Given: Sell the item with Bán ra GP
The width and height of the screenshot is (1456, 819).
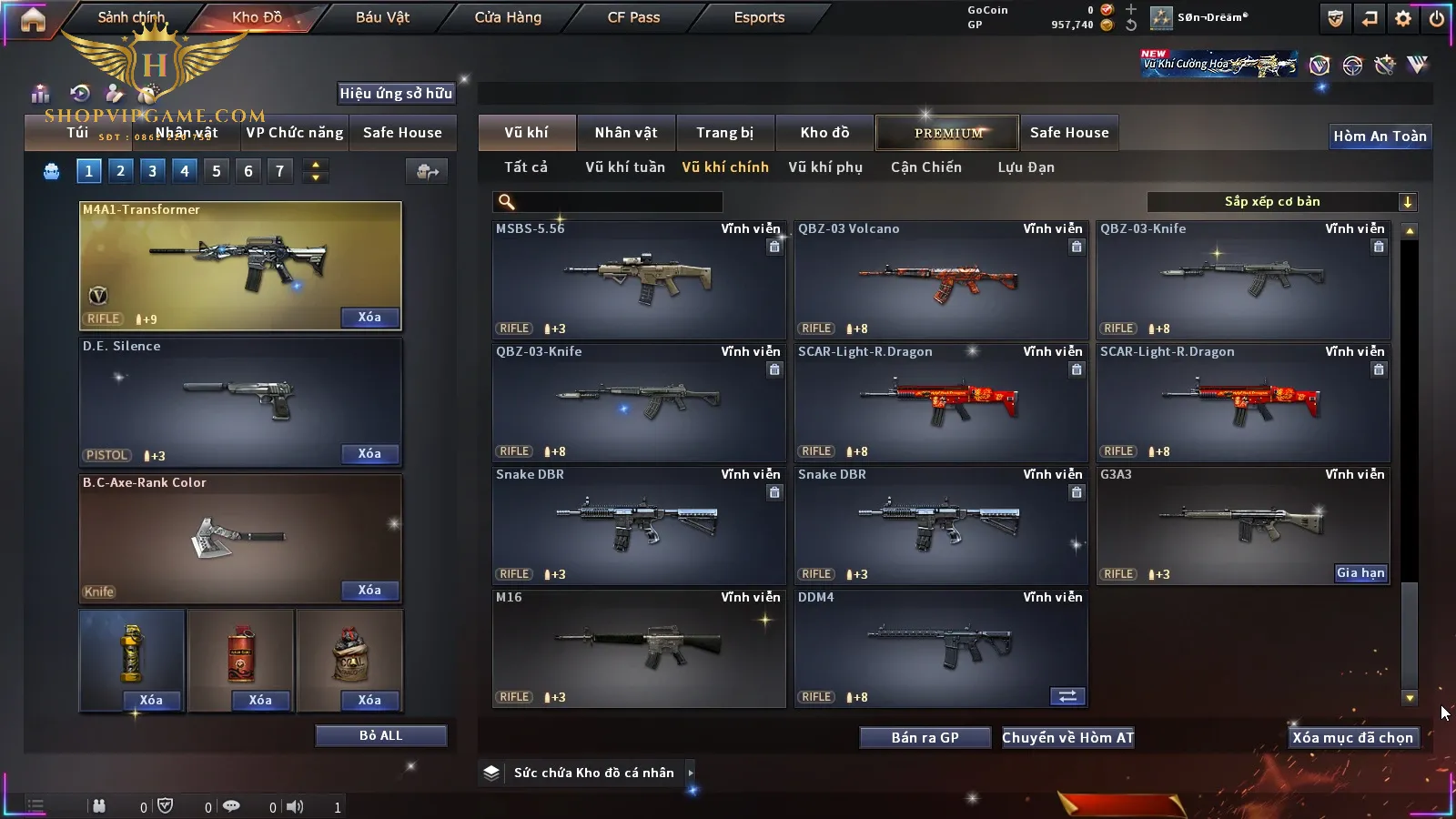Looking at the screenshot, I should pyautogui.click(x=925, y=738).
